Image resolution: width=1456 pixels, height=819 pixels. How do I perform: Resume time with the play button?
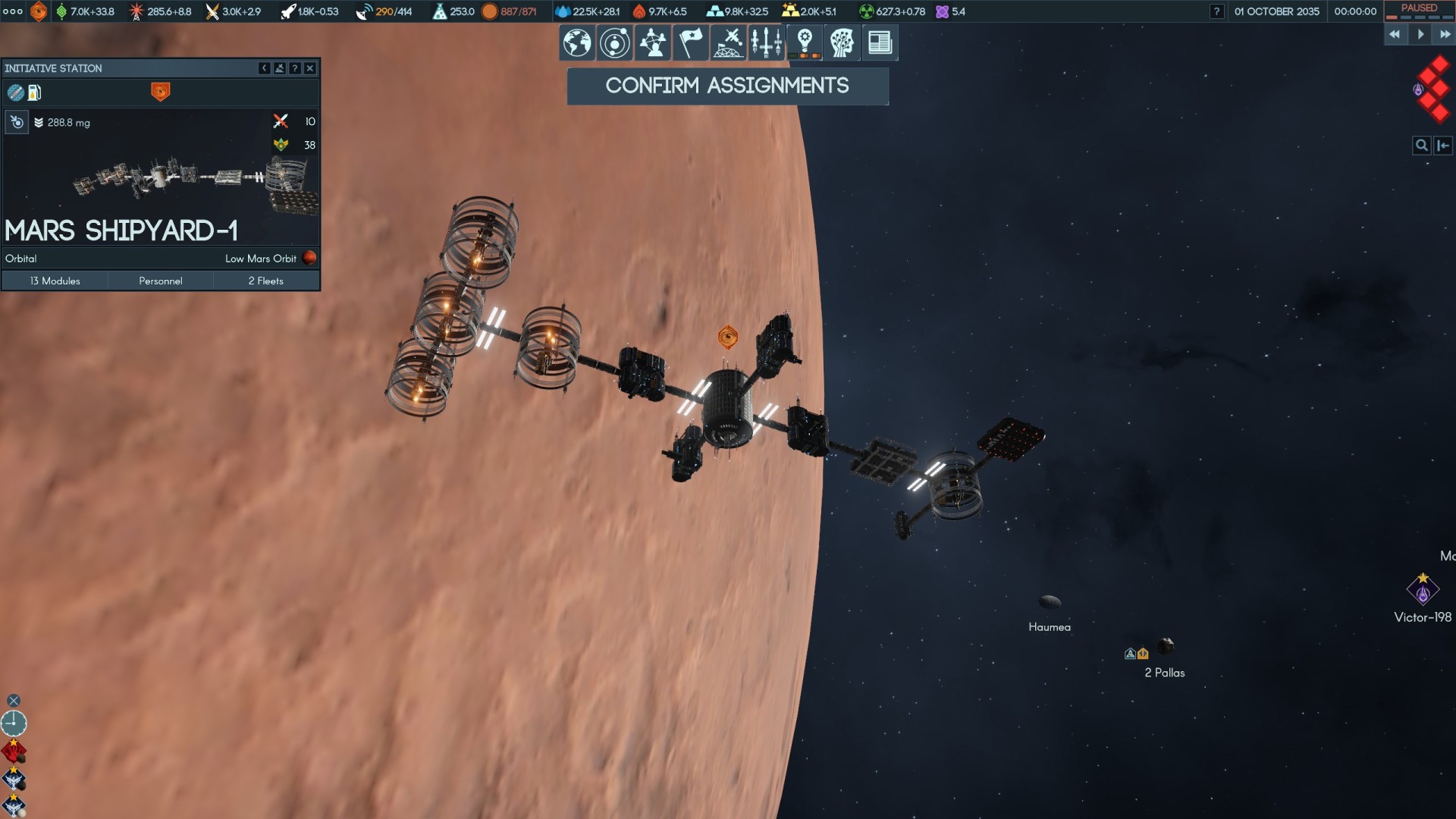click(x=1420, y=34)
